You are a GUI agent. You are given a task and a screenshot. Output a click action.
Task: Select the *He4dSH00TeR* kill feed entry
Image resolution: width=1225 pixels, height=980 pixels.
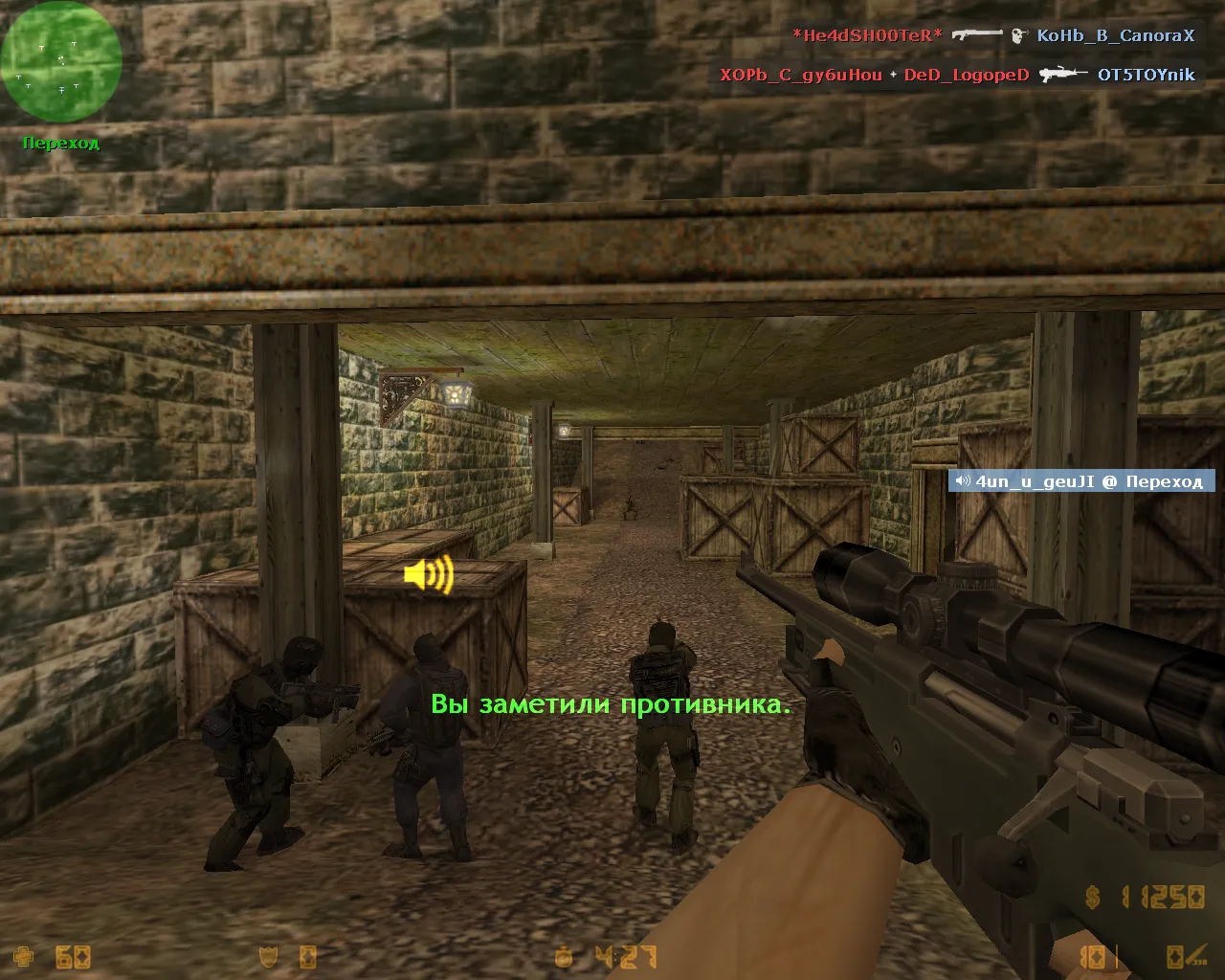click(867, 35)
